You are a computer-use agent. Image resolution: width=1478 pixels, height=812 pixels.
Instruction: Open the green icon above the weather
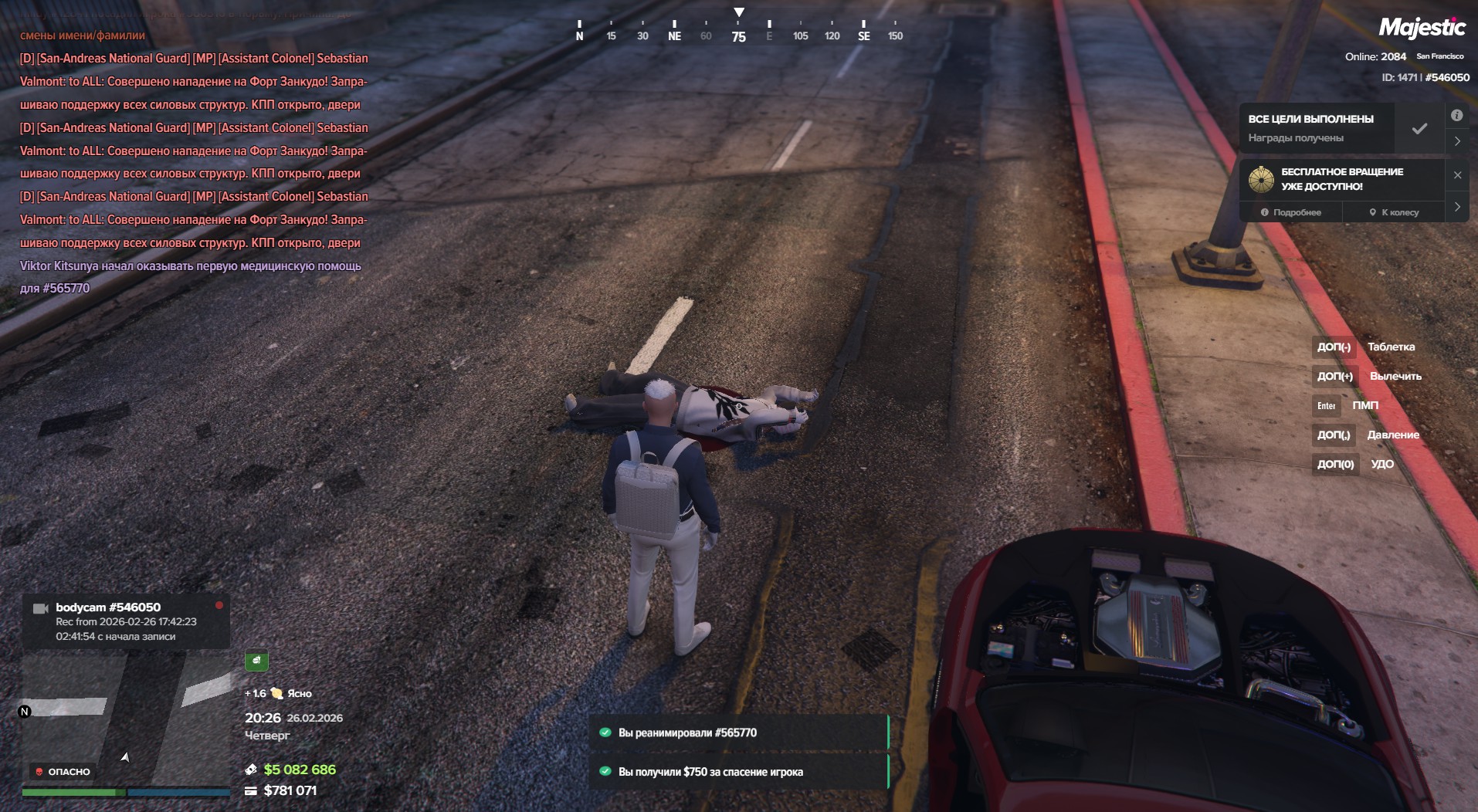click(x=256, y=661)
